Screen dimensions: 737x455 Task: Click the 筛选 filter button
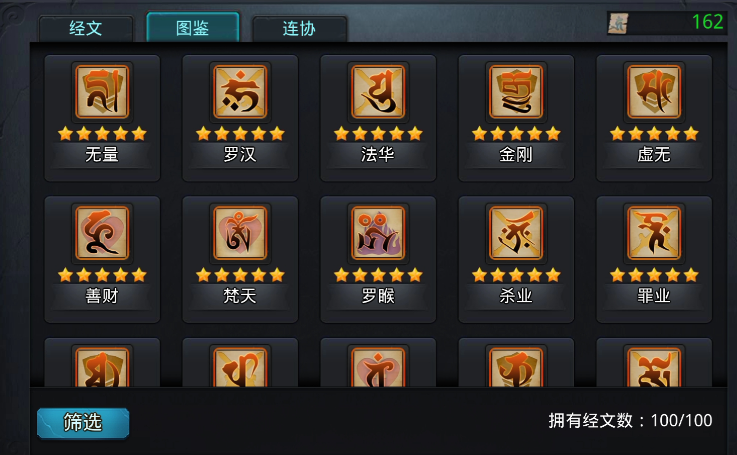[x=83, y=422]
